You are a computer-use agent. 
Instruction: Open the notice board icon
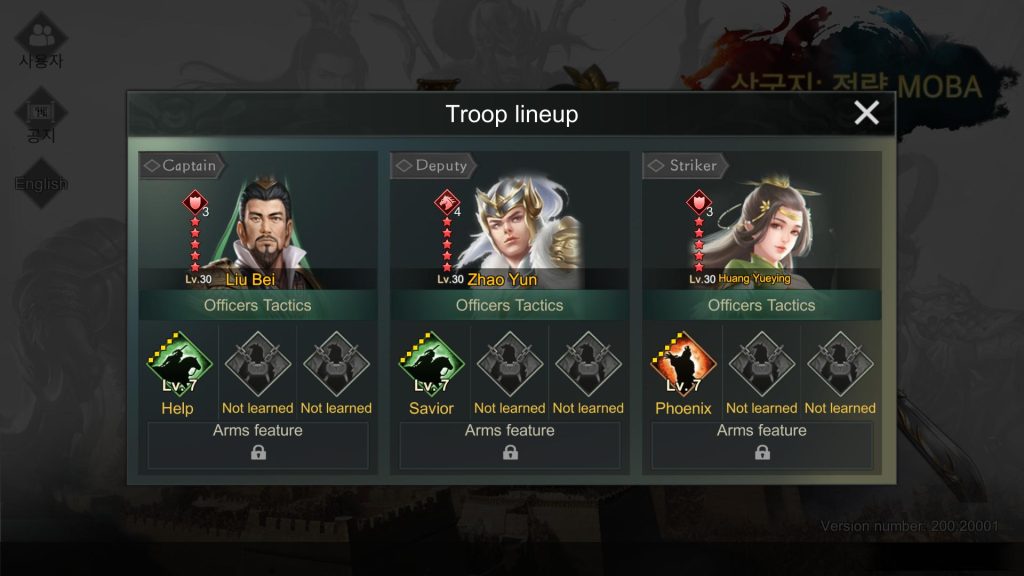[41, 117]
